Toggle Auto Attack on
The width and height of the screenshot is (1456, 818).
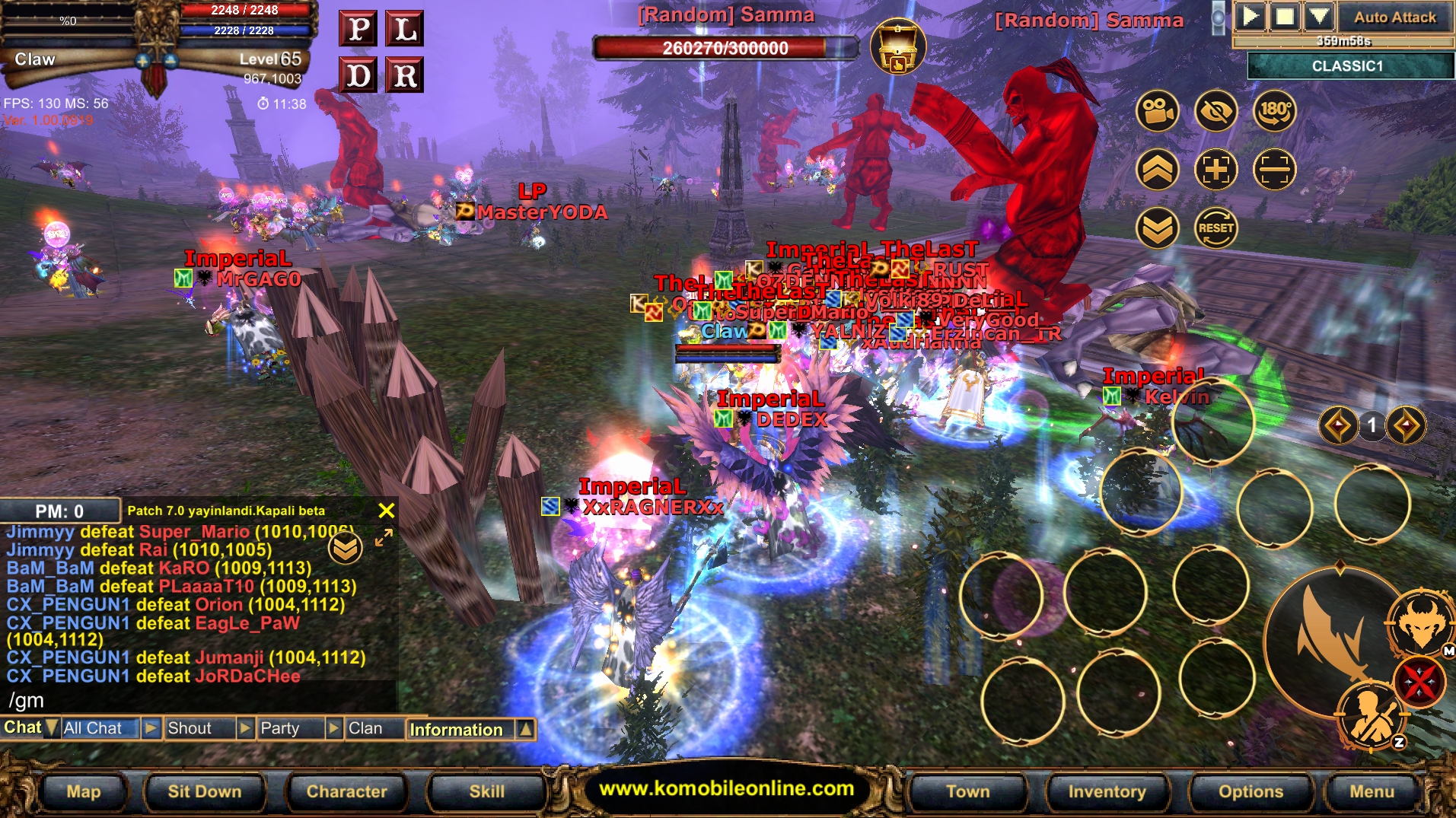point(1393,17)
